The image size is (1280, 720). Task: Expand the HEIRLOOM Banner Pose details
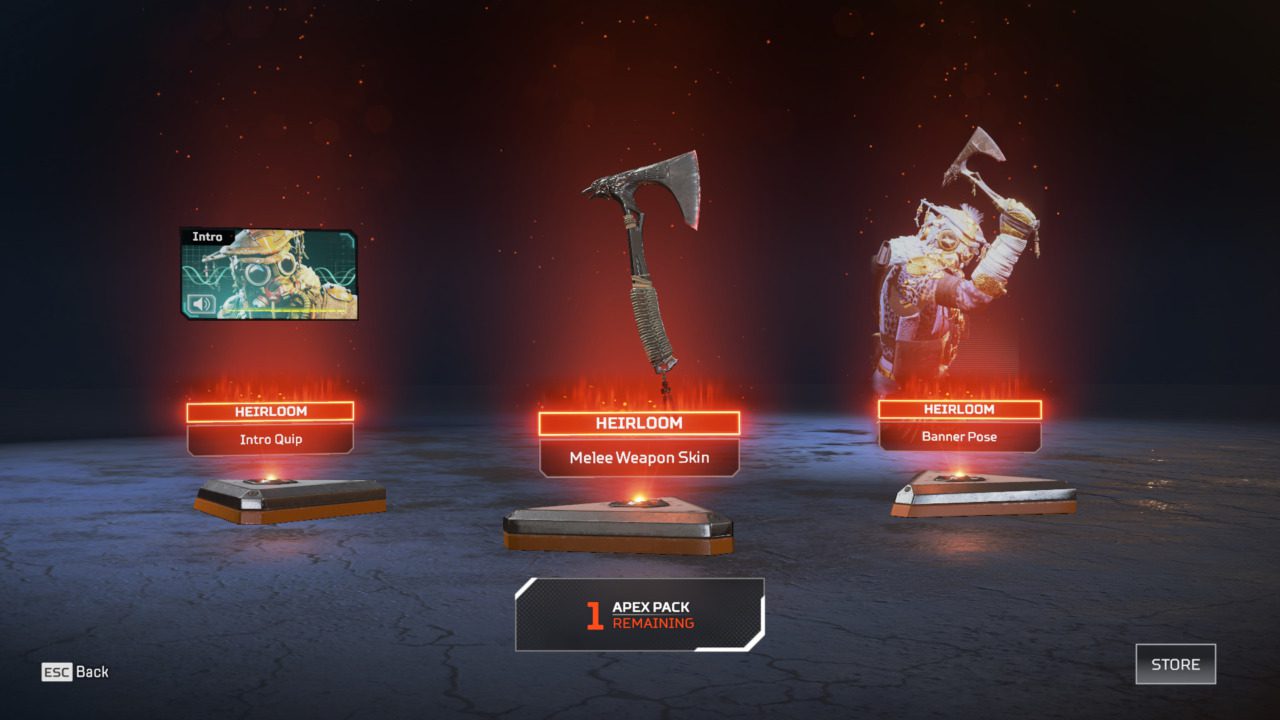960,423
